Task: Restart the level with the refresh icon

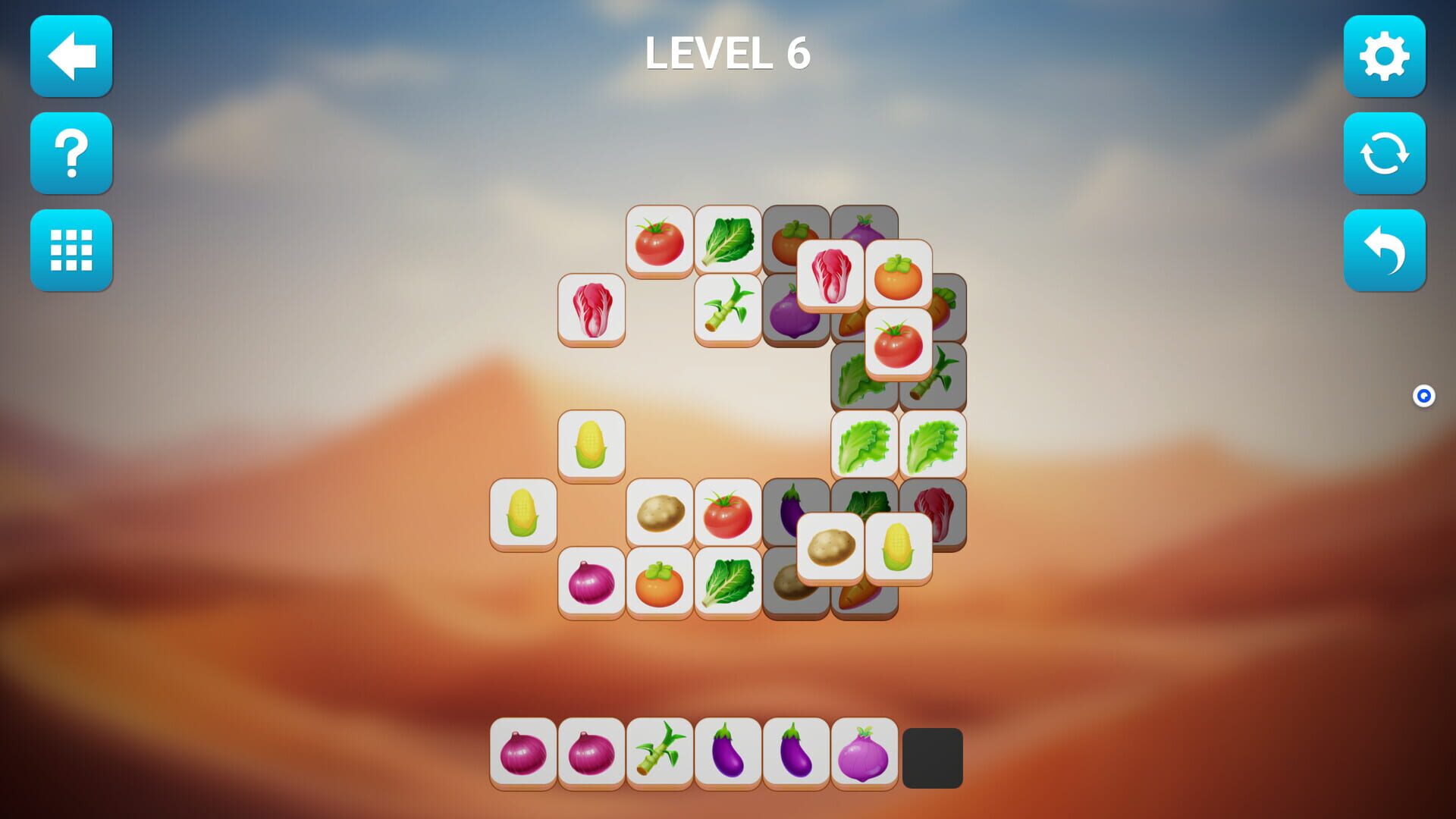Action: pyautogui.click(x=1385, y=153)
